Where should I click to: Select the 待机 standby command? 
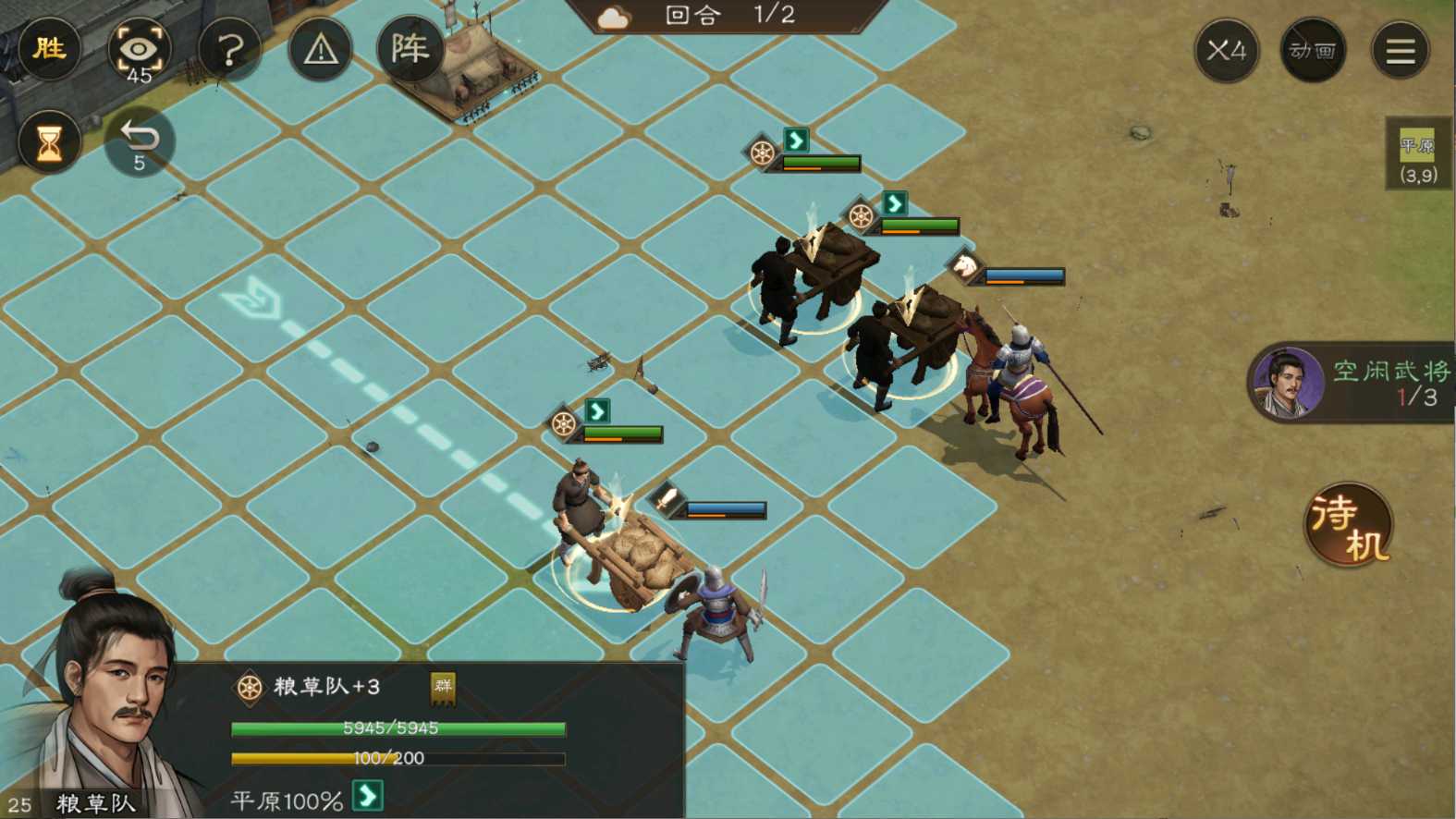click(x=1349, y=525)
